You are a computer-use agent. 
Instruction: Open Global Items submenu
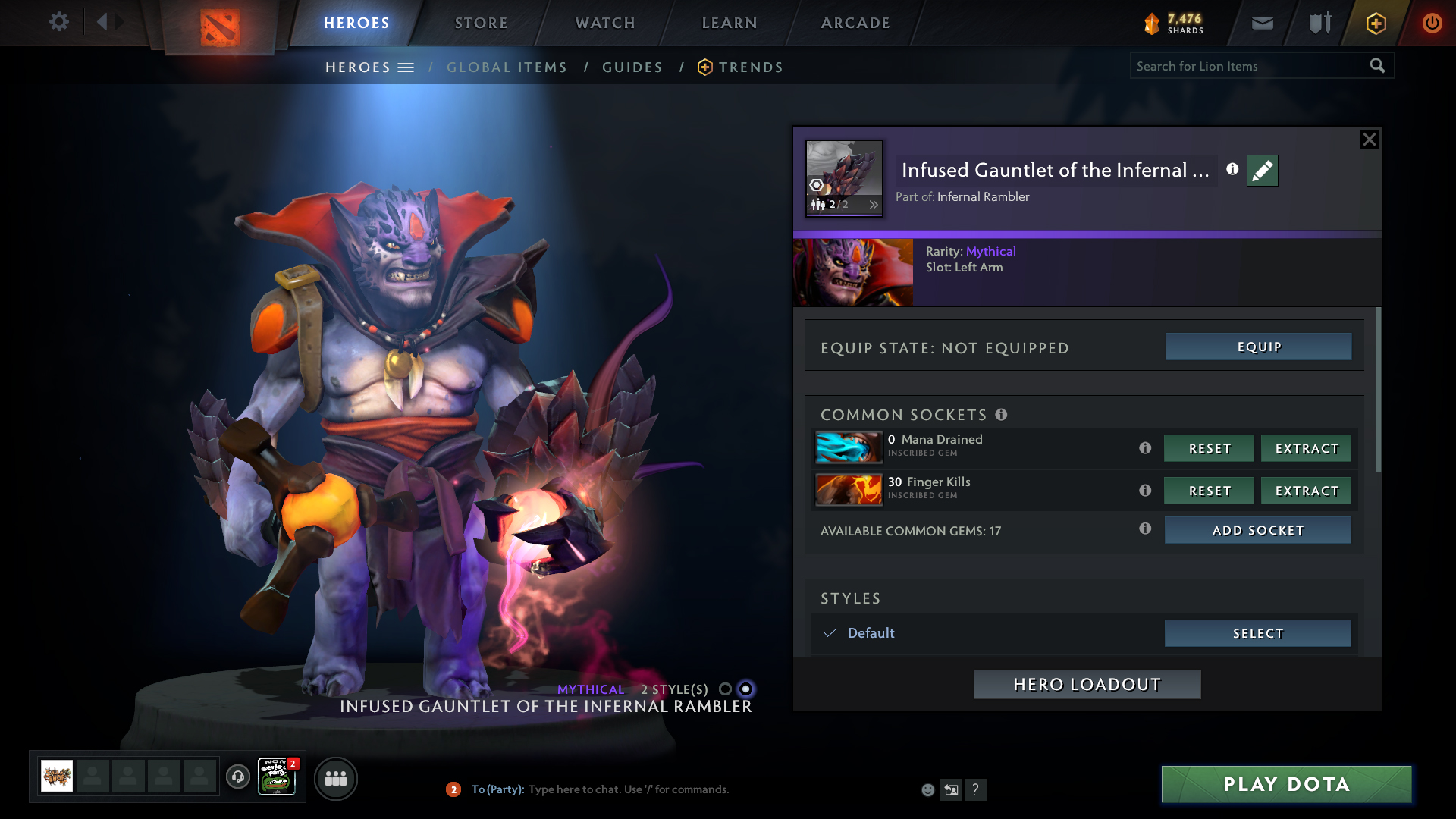pos(507,67)
